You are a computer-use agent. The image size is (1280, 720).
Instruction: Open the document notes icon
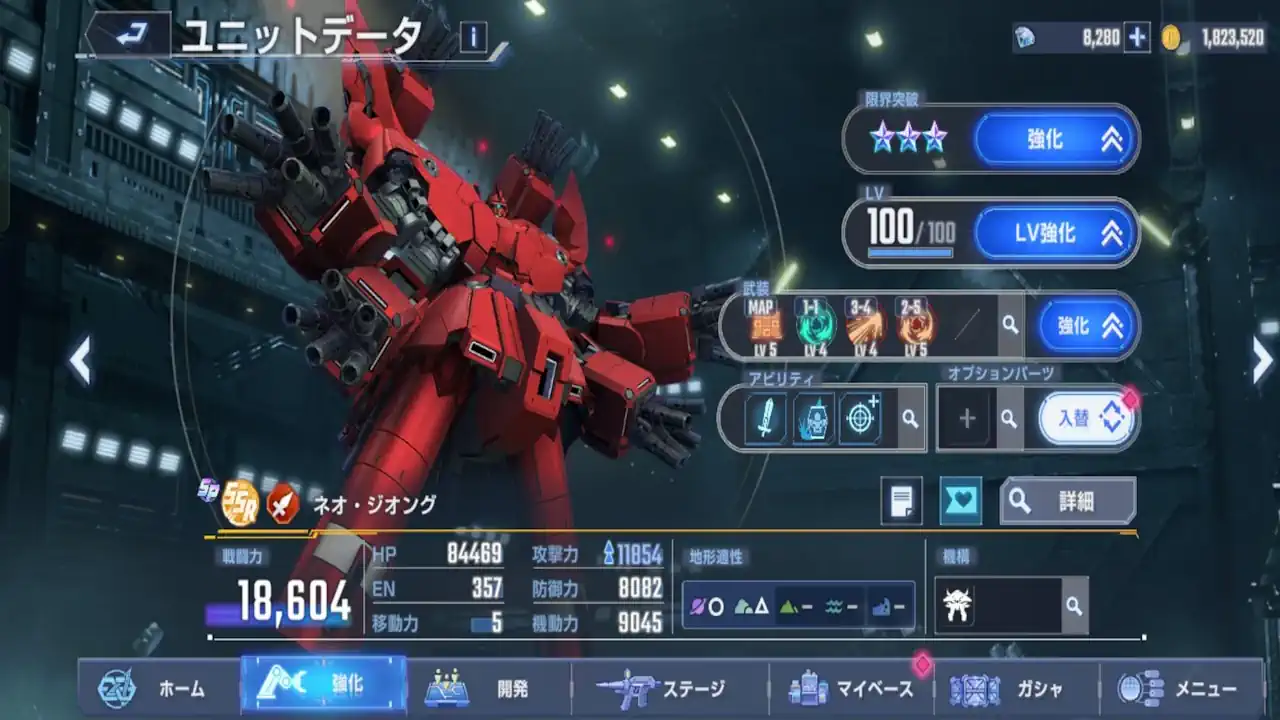point(901,501)
